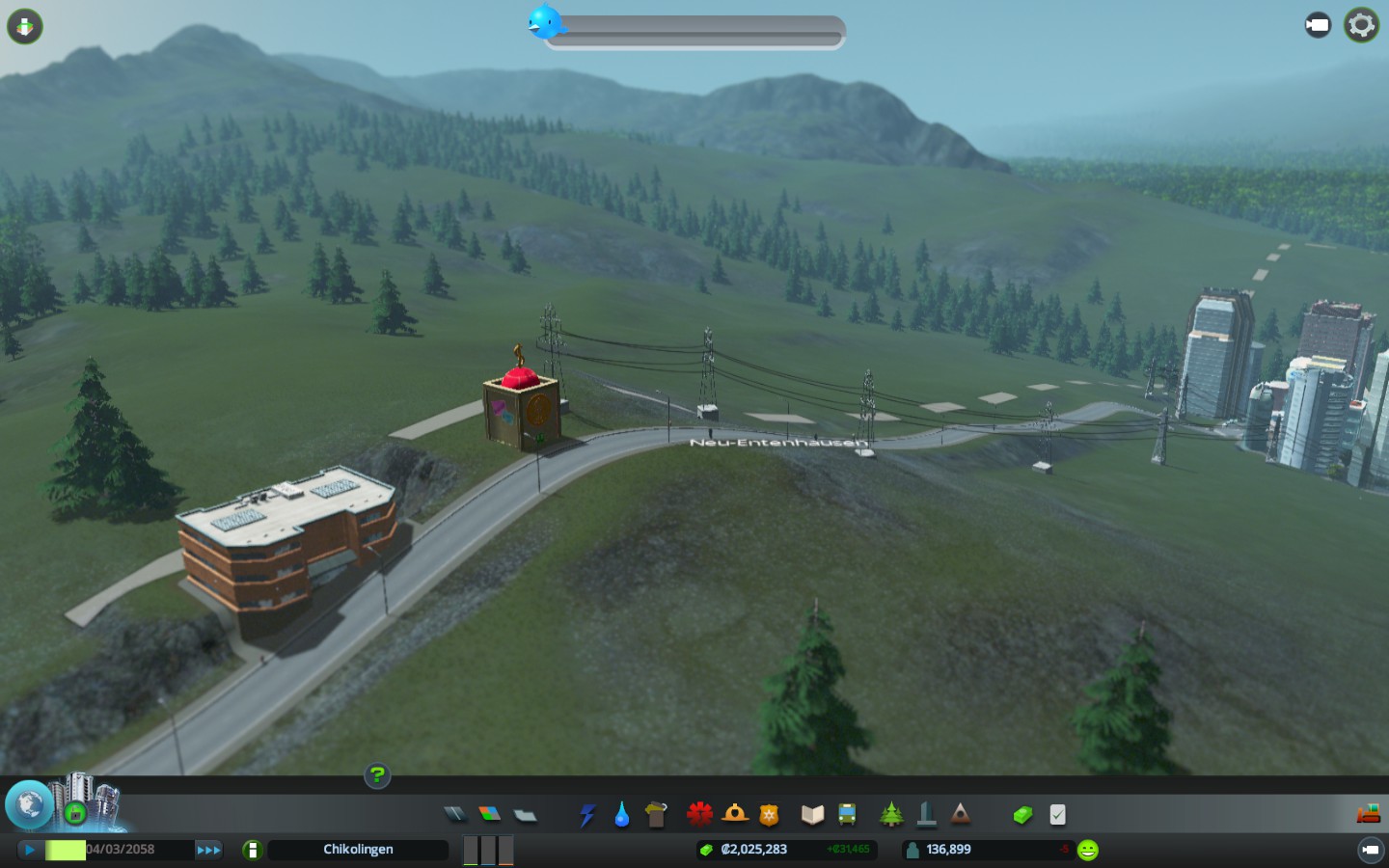
Task: Activate the bulldozer tool
Action: click(1368, 814)
